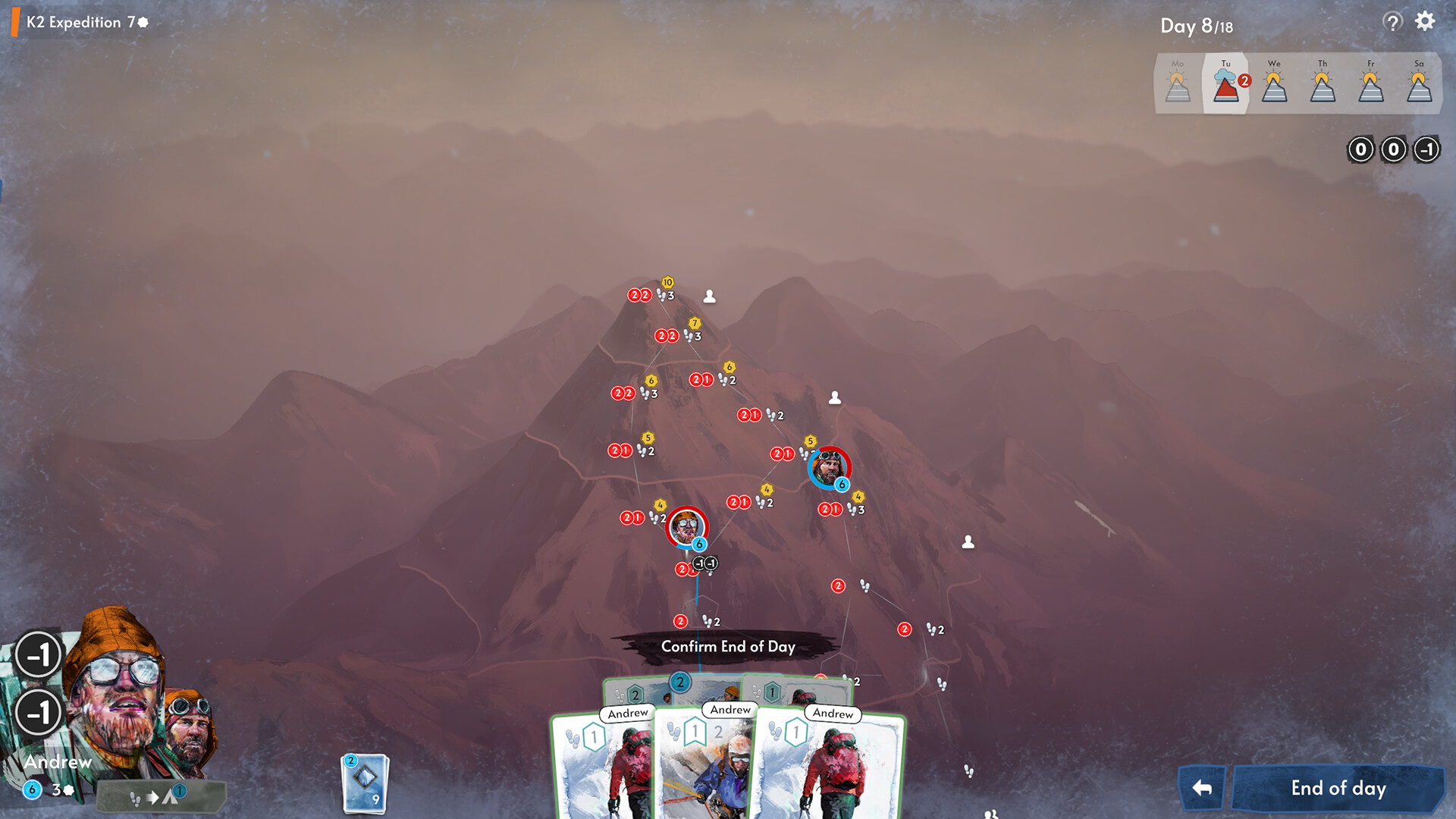Click the camp figure icon near the summit

[709, 297]
